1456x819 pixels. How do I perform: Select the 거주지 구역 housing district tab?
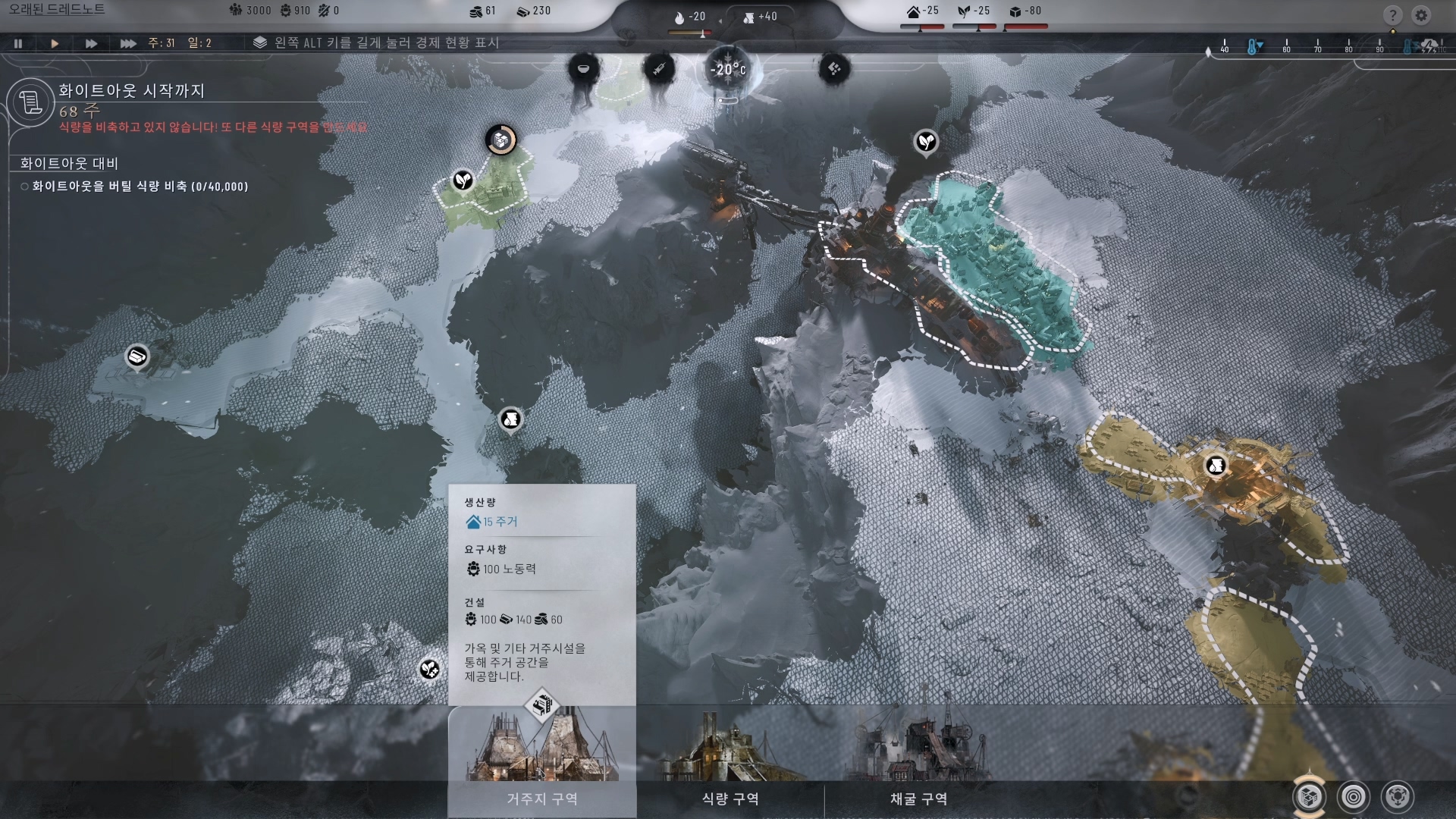click(x=541, y=799)
